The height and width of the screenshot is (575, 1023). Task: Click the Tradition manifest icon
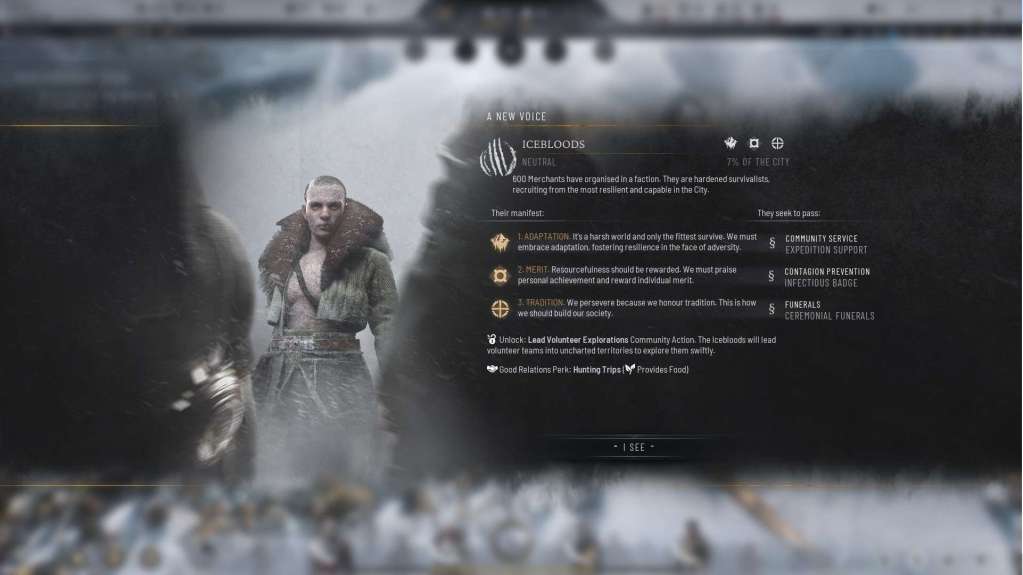click(499, 309)
